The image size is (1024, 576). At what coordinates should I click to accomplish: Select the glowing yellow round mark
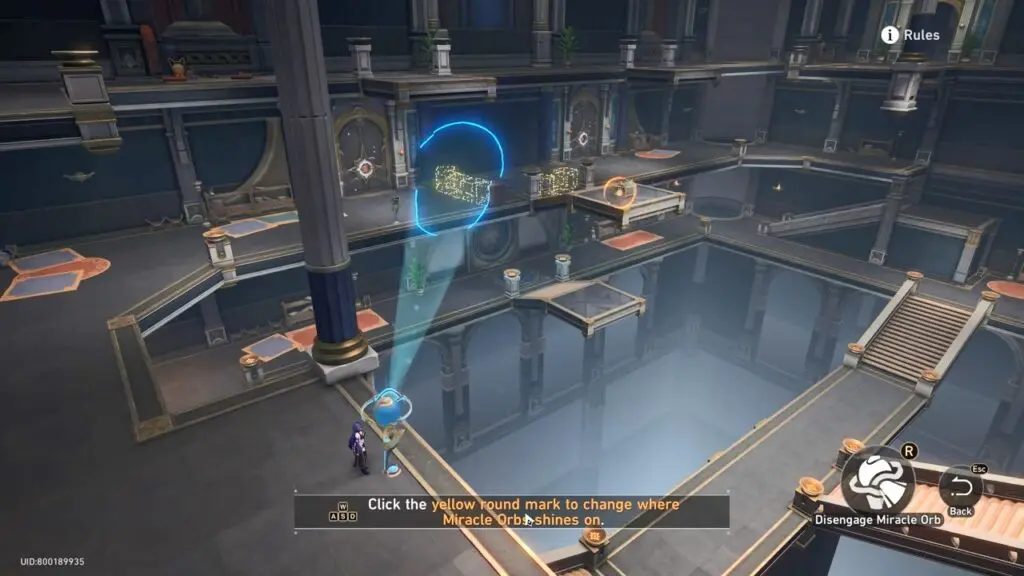(x=620, y=190)
